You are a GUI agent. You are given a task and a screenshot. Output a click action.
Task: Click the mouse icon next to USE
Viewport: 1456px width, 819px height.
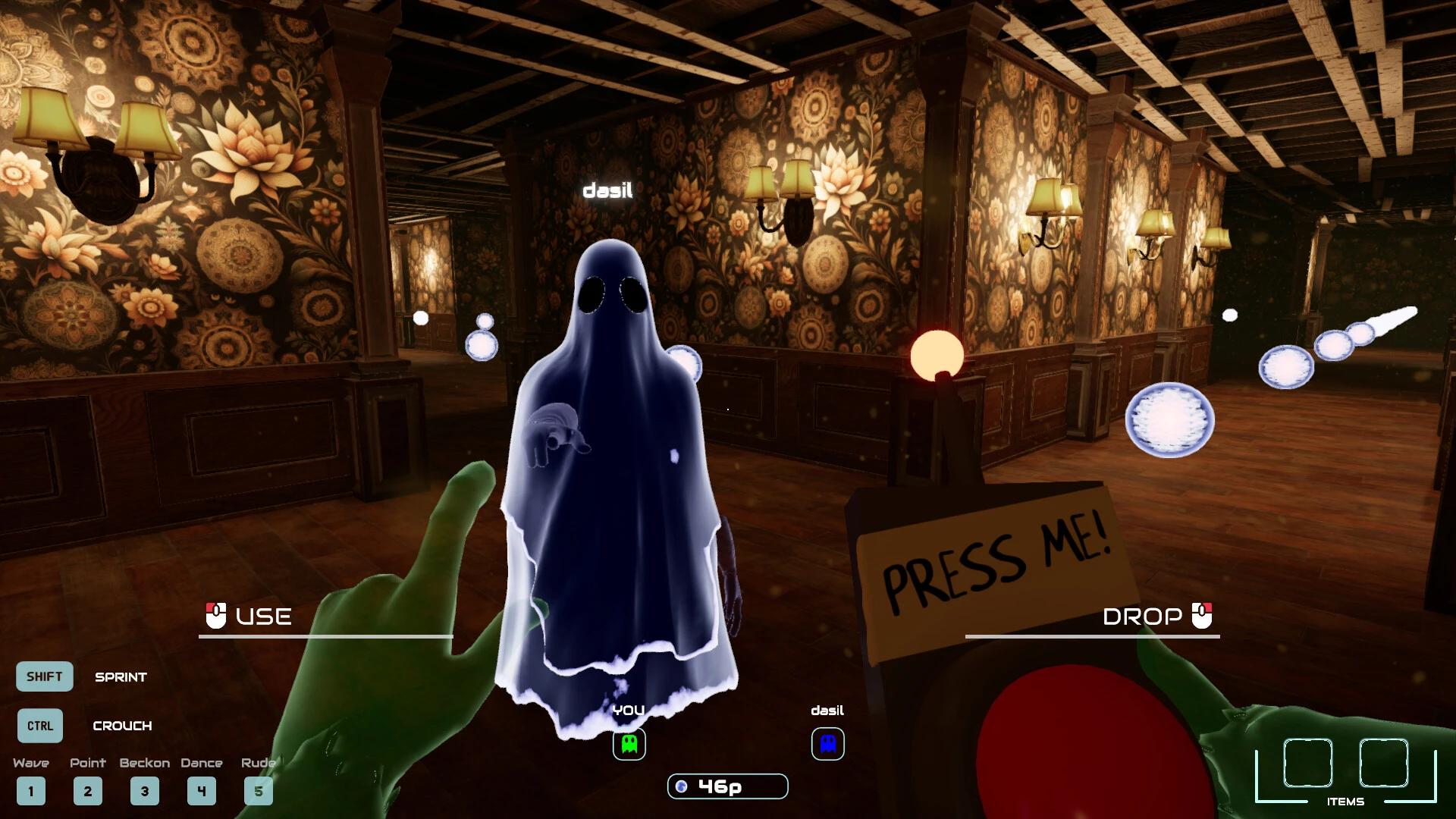click(x=215, y=617)
